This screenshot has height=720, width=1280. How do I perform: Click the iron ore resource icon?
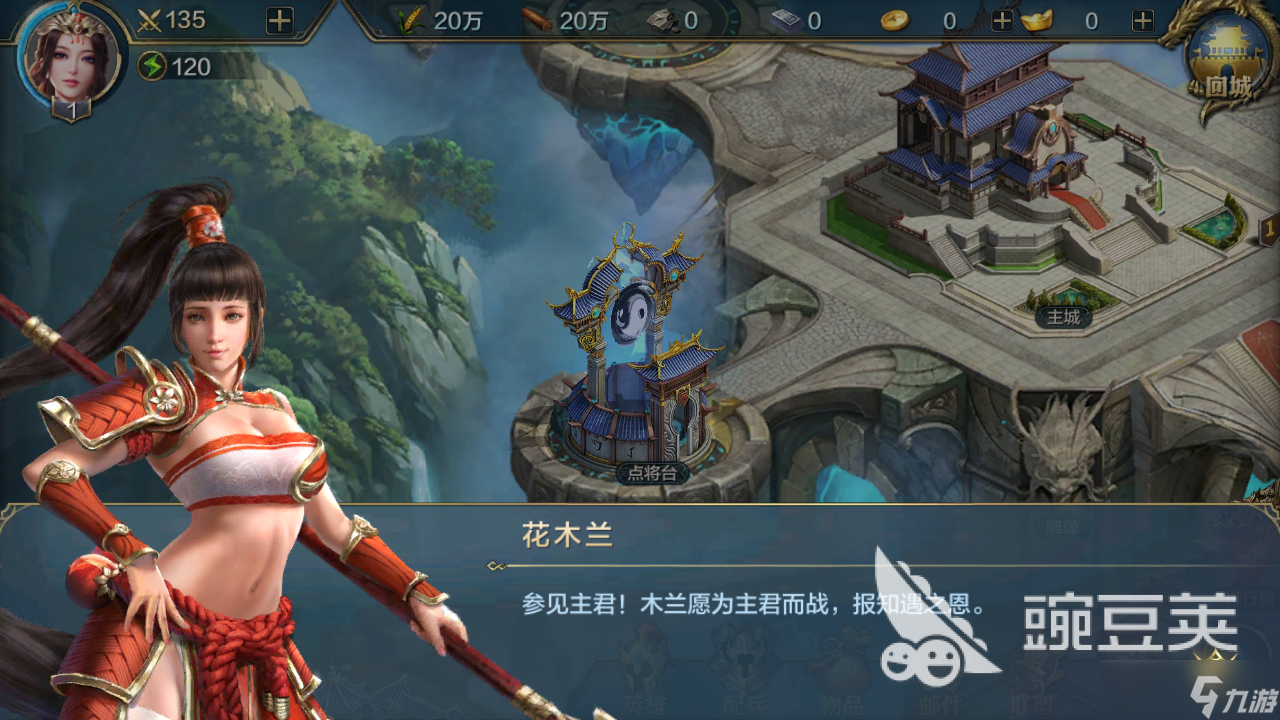[663, 22]
